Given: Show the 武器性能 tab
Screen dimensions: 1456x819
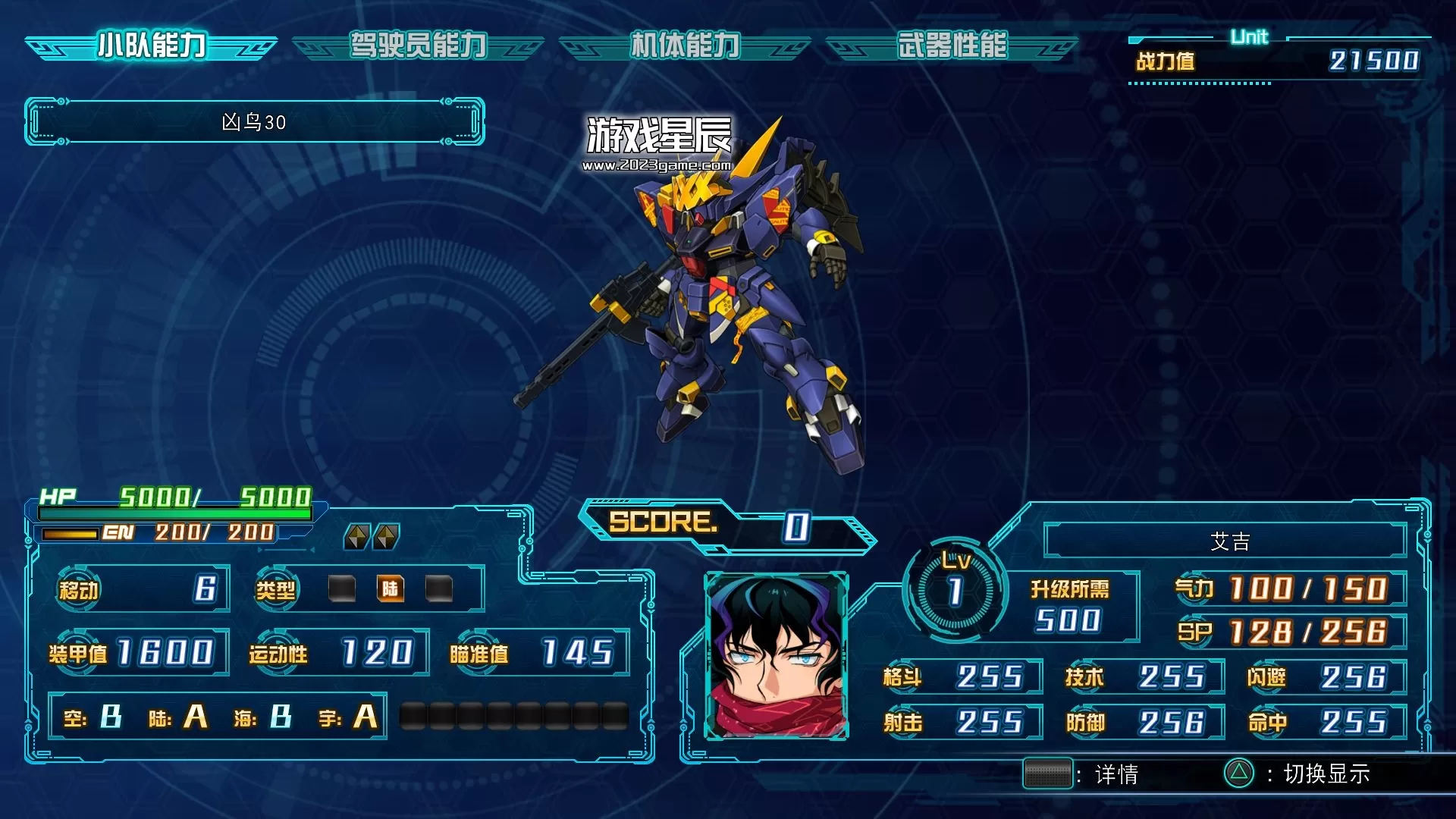Looking at the screenshot, I should tap(952, 46).
